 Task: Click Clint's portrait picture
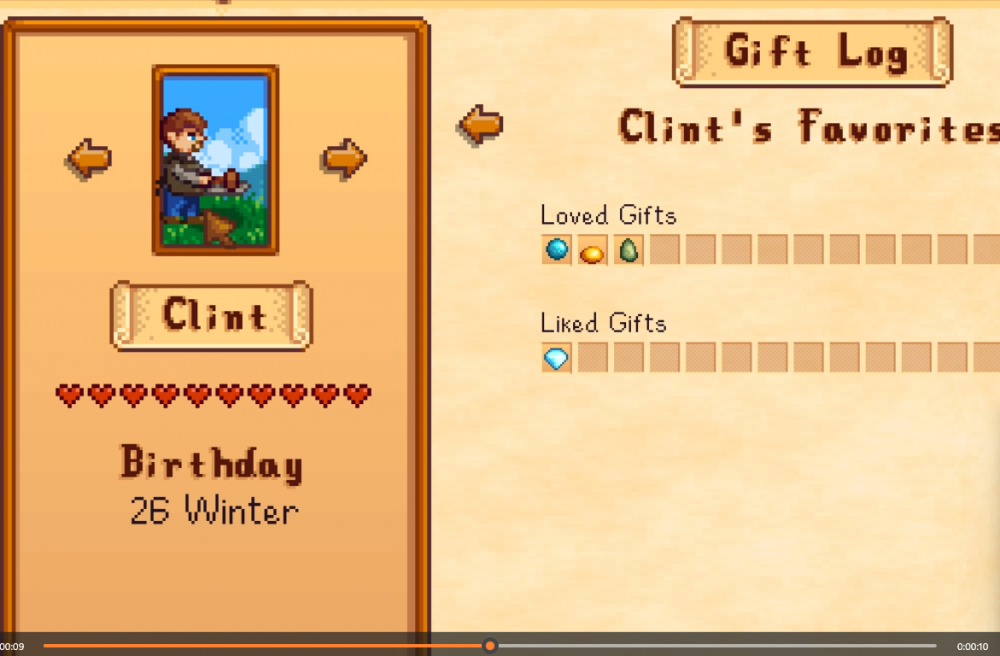click(x=215, y=160)
